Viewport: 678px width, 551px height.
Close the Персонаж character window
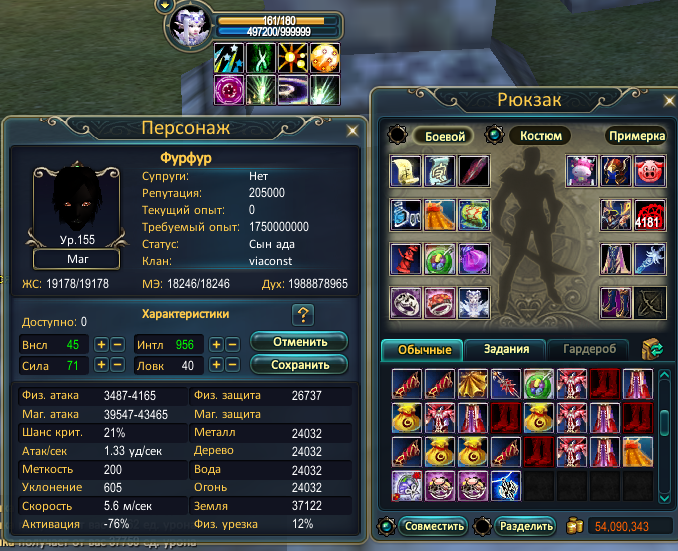(x=352, y=130)
